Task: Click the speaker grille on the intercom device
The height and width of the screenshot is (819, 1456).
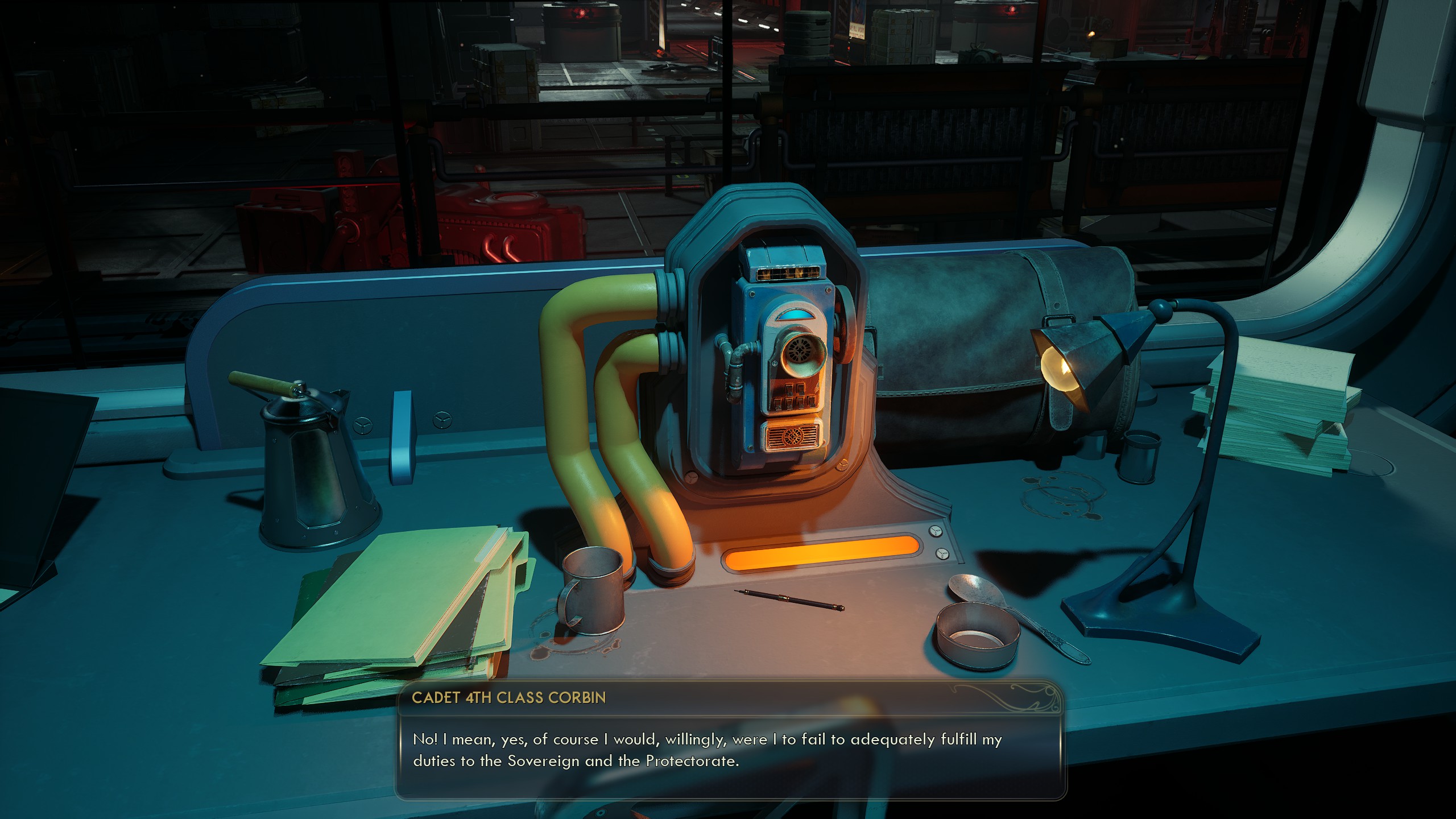Action: pos(800,351)
